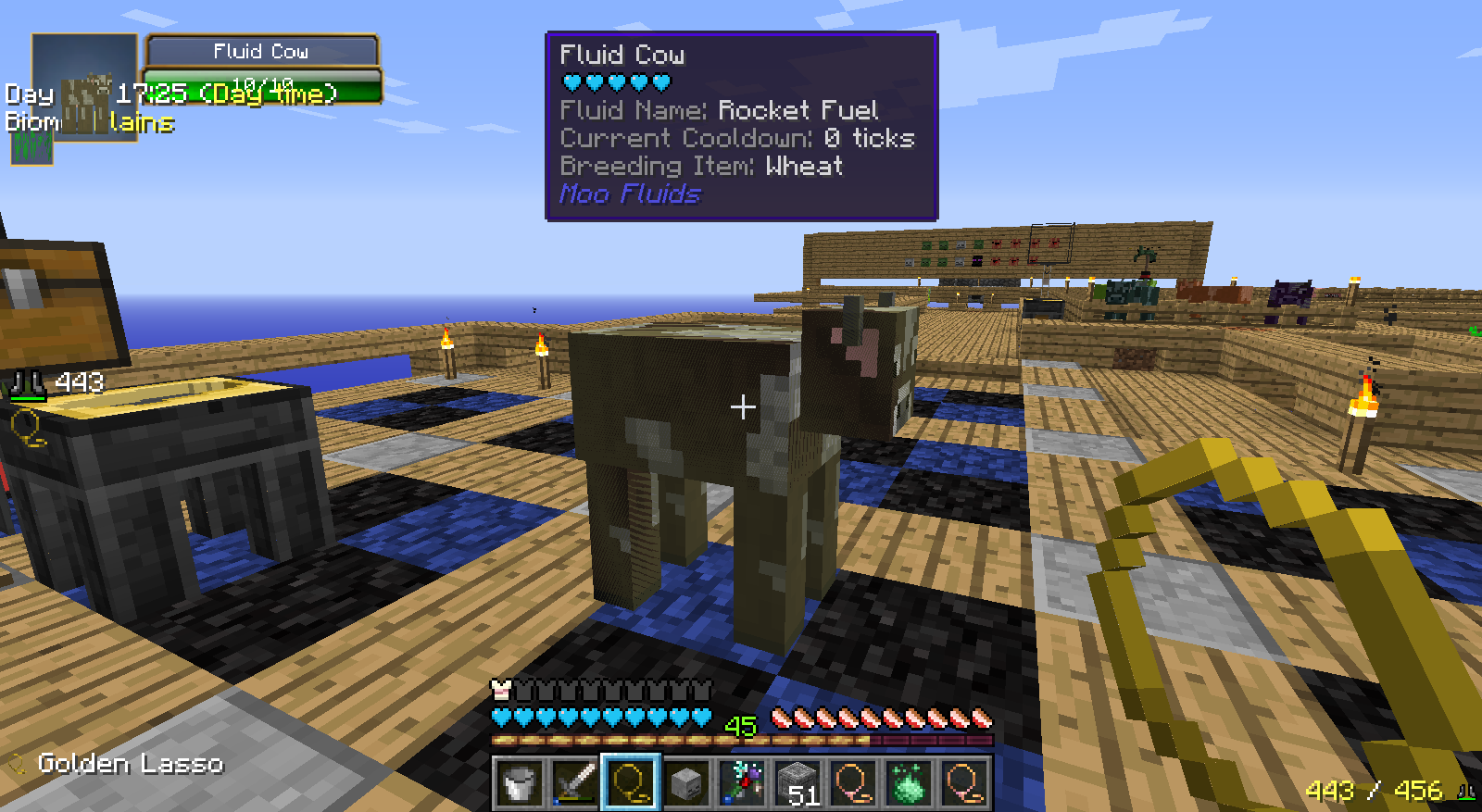Pick the stone block stack of 51
This screenshot has width=1482, height=812.
[x=798, y=783]
